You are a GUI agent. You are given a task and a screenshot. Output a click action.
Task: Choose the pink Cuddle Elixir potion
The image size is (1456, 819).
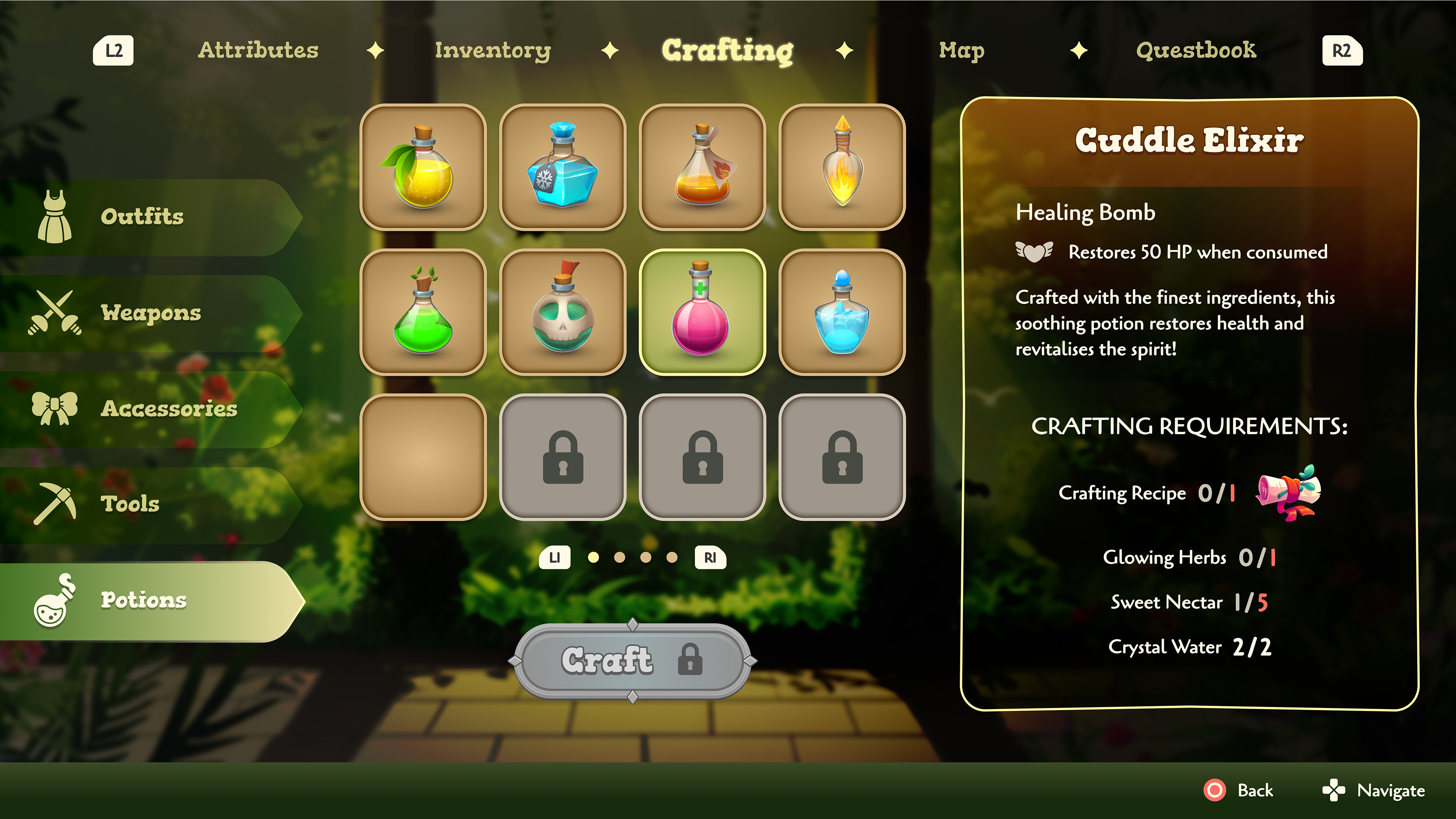click(x=702, y=312)
